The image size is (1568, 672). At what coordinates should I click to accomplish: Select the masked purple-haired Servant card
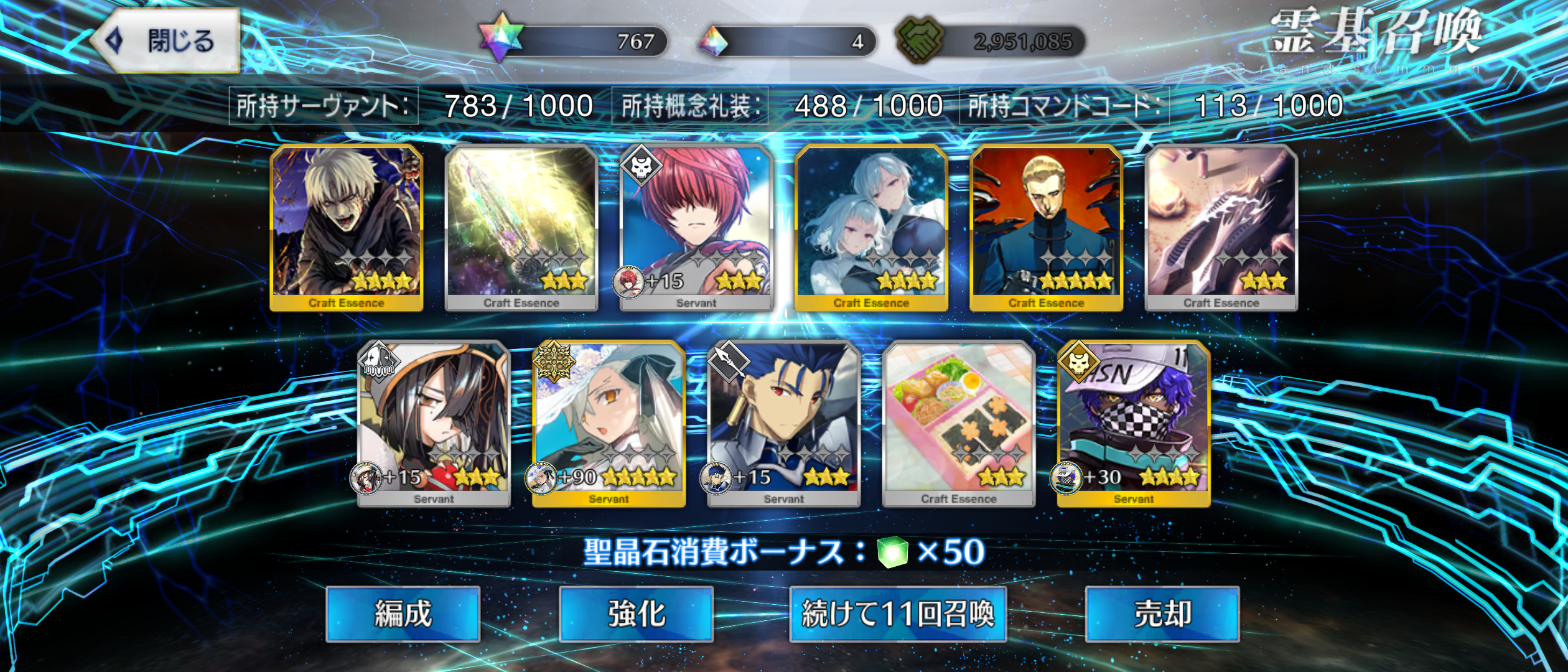(1133, 423)
